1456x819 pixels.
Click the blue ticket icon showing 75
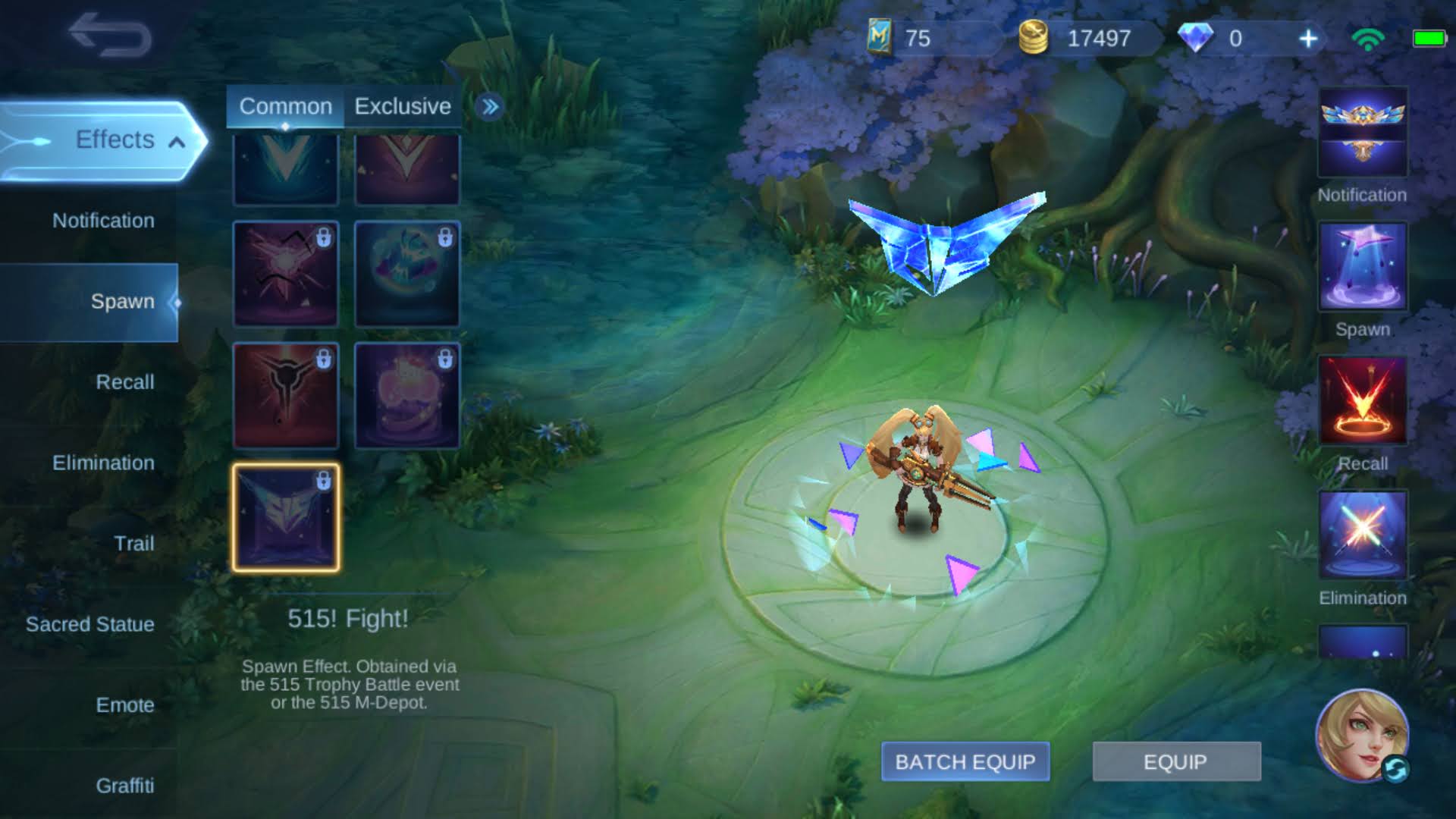(882, 36)
